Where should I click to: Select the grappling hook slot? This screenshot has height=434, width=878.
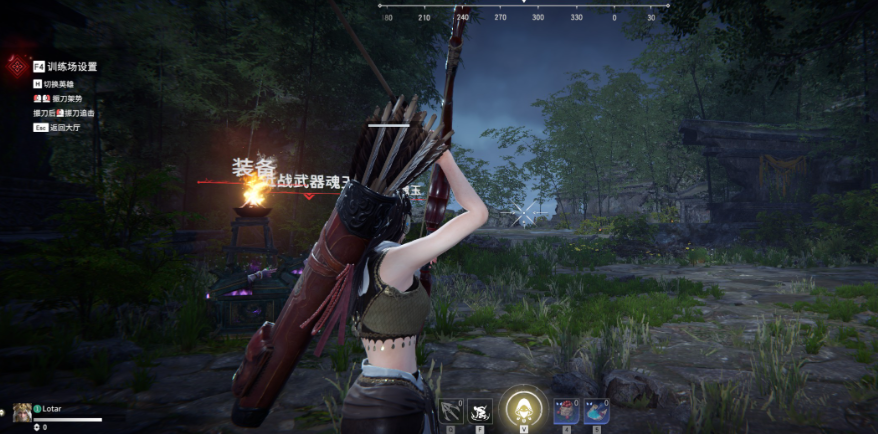pyautogui.click(x=450, y=410)
